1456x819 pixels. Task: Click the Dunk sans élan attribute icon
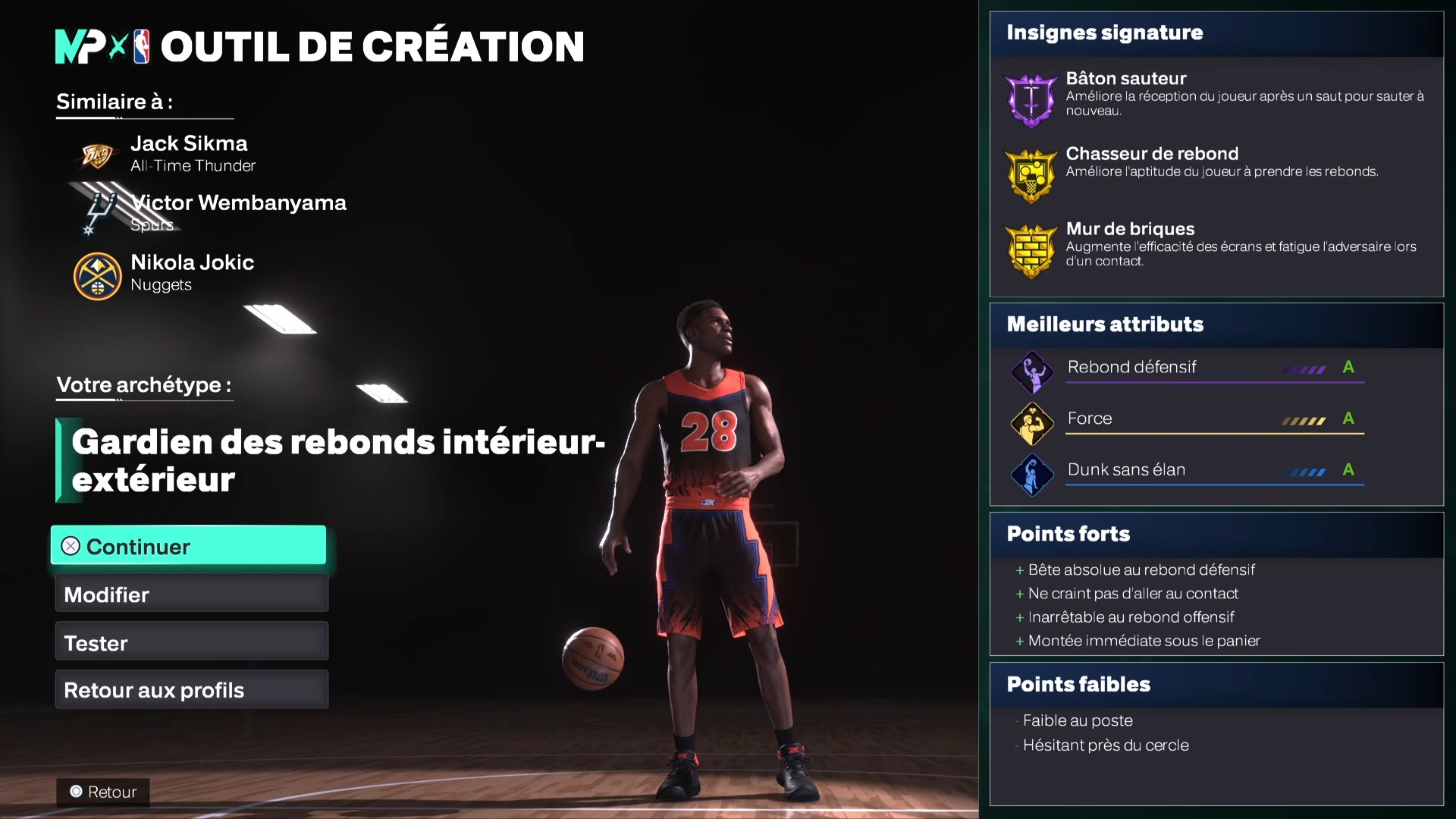point(1031,475)
